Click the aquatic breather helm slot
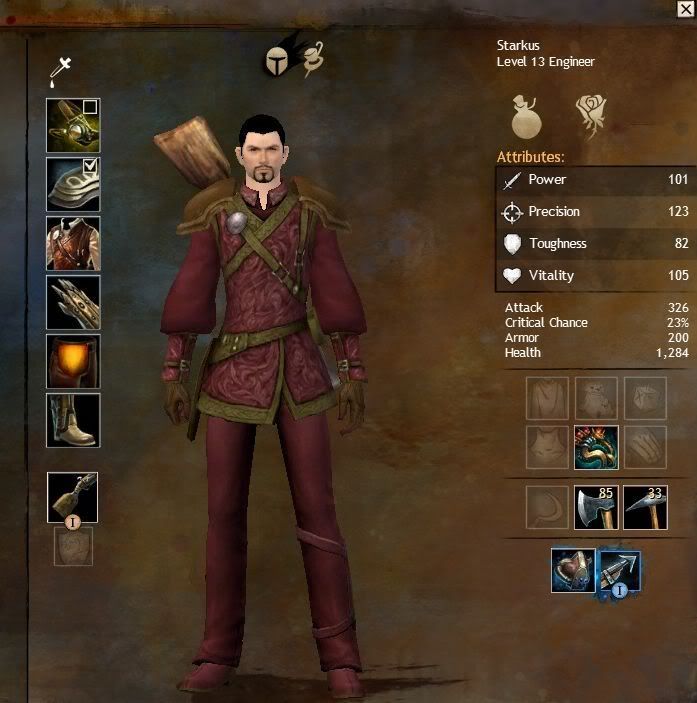Viewport: 697px width, 703px height. point(572,571)
